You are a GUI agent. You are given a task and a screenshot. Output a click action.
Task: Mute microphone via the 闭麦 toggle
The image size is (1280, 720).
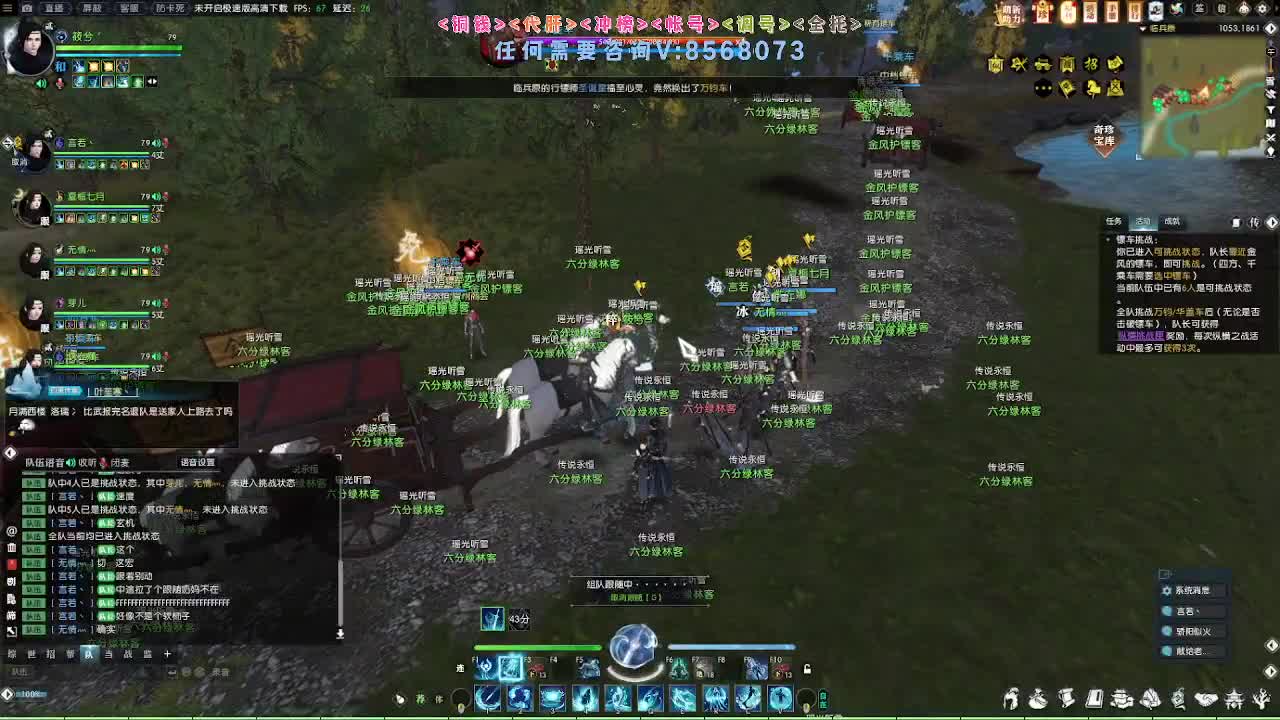(122, 462)
